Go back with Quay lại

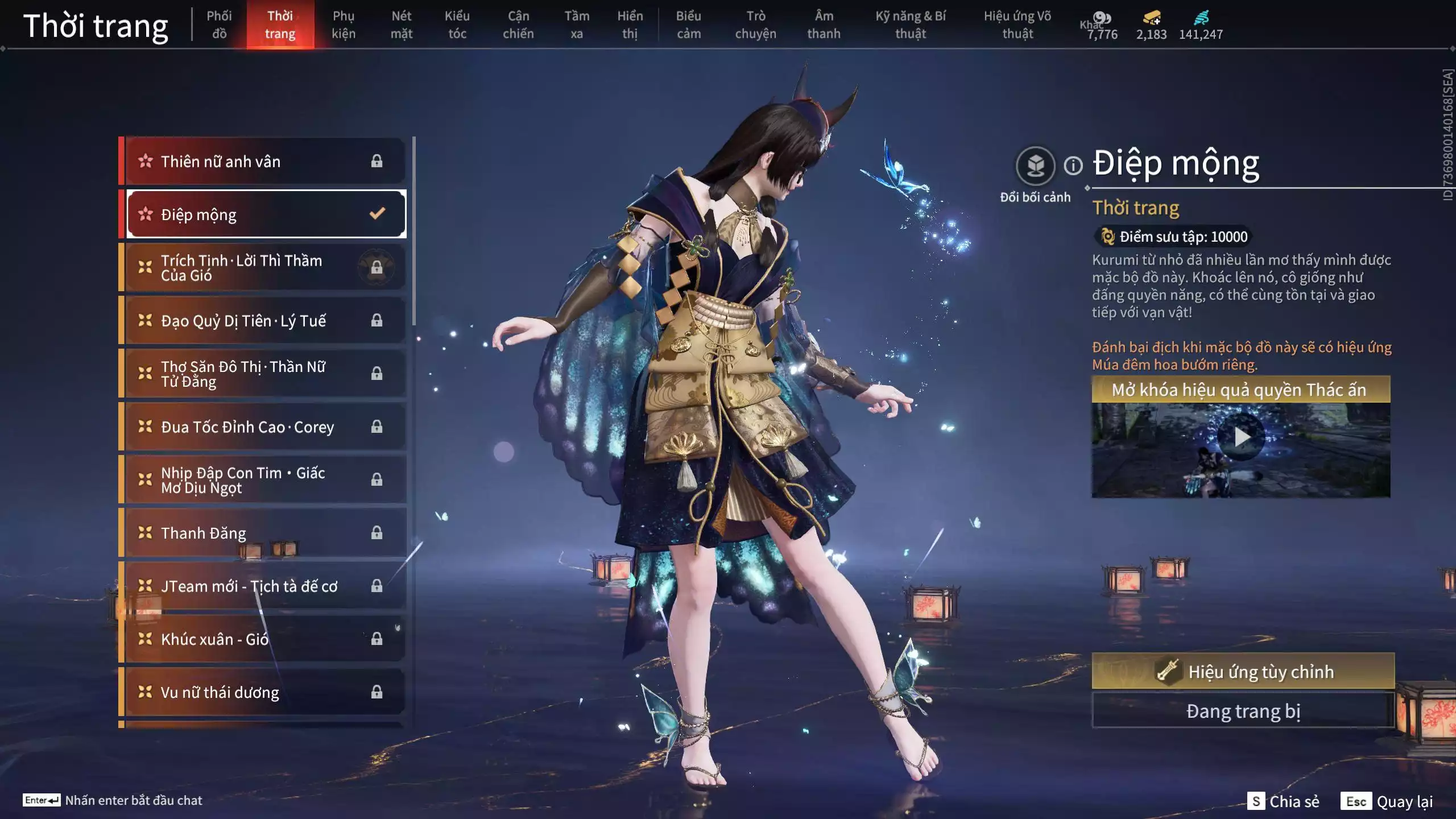point(1387,801)
